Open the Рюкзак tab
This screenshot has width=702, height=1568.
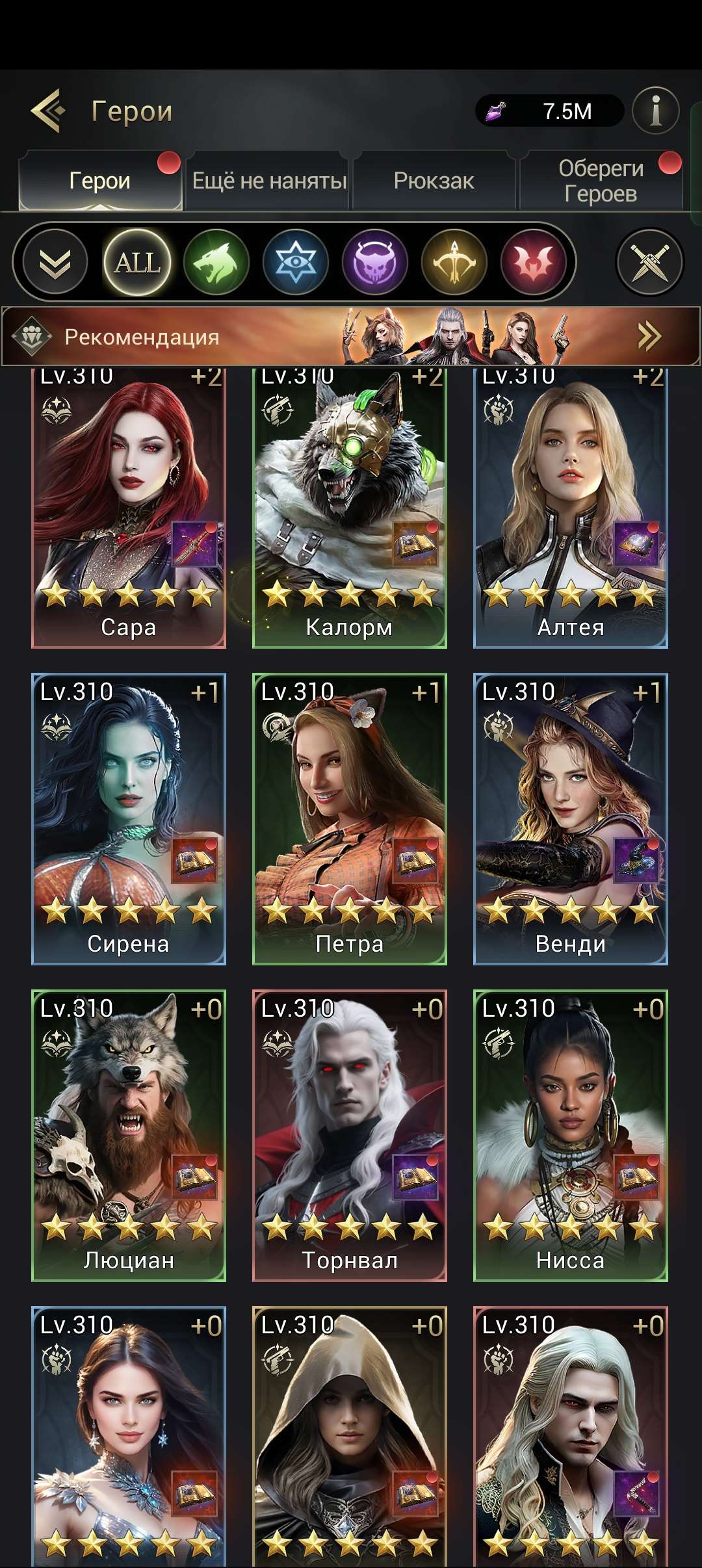click(x=434, y=181)
